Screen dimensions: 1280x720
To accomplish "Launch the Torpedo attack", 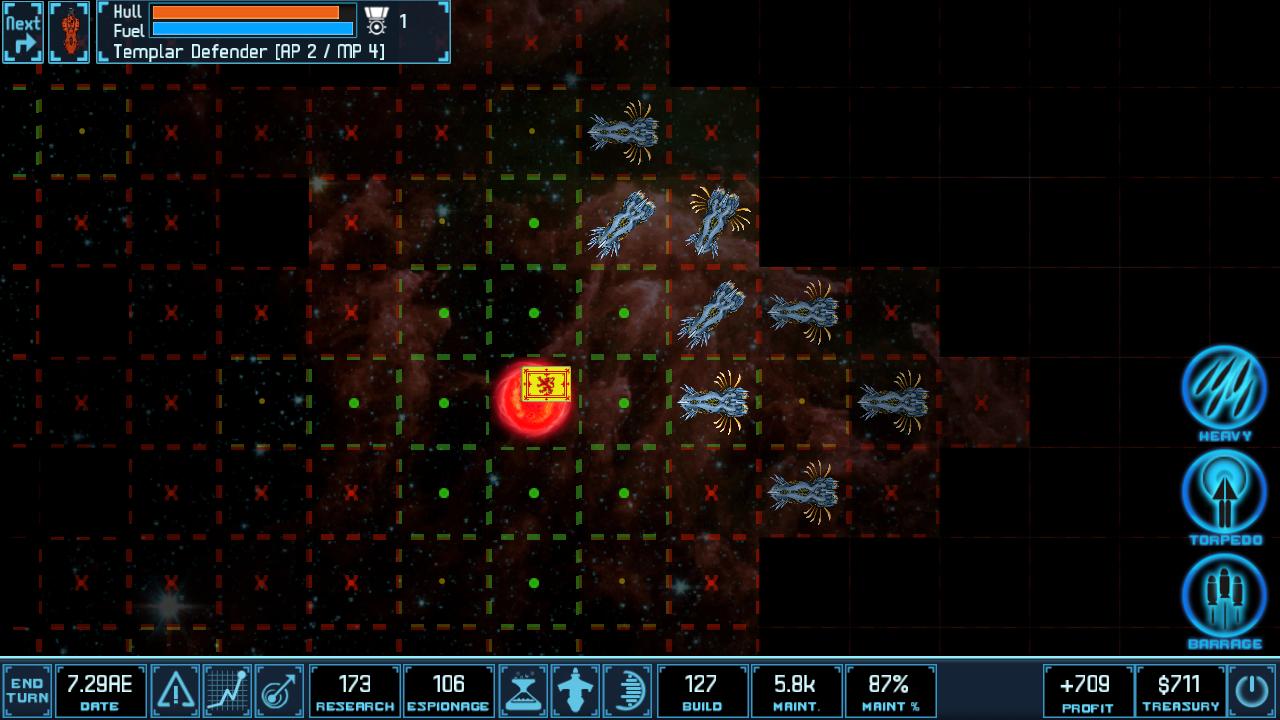I will tap(1223, 494).
